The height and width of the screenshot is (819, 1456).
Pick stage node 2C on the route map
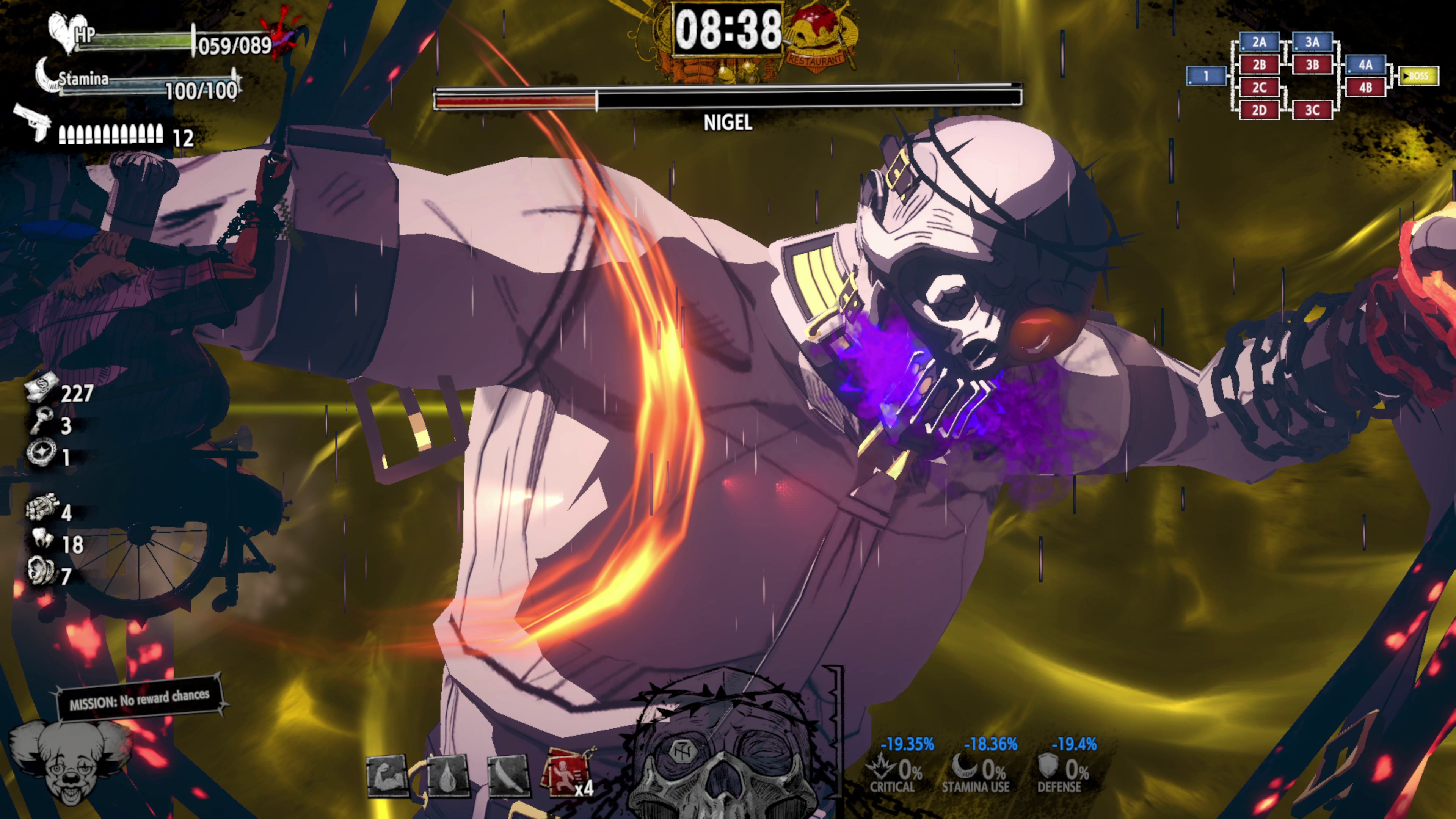point(1259,87)
